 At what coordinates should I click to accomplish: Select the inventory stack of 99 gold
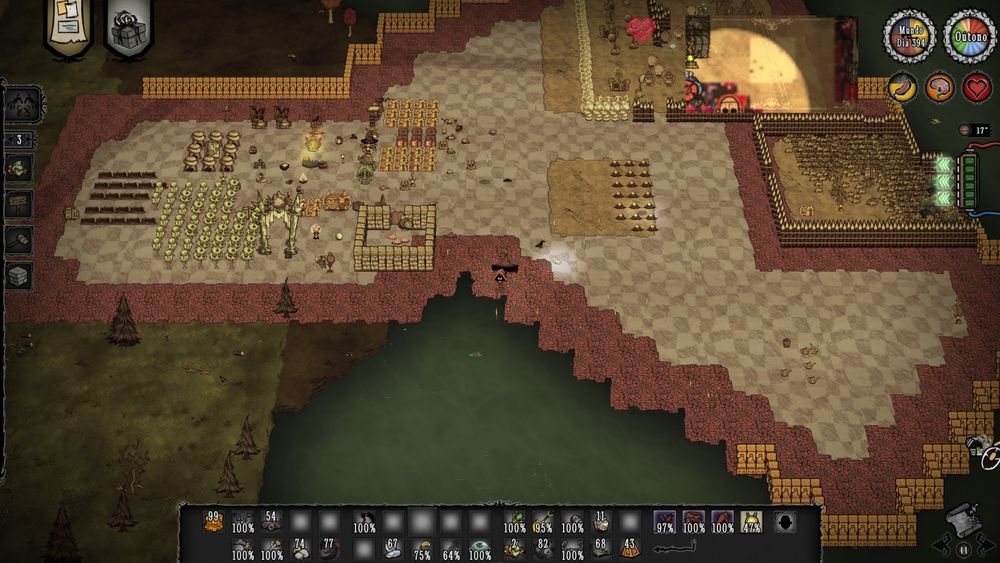[x=213, y=521]
